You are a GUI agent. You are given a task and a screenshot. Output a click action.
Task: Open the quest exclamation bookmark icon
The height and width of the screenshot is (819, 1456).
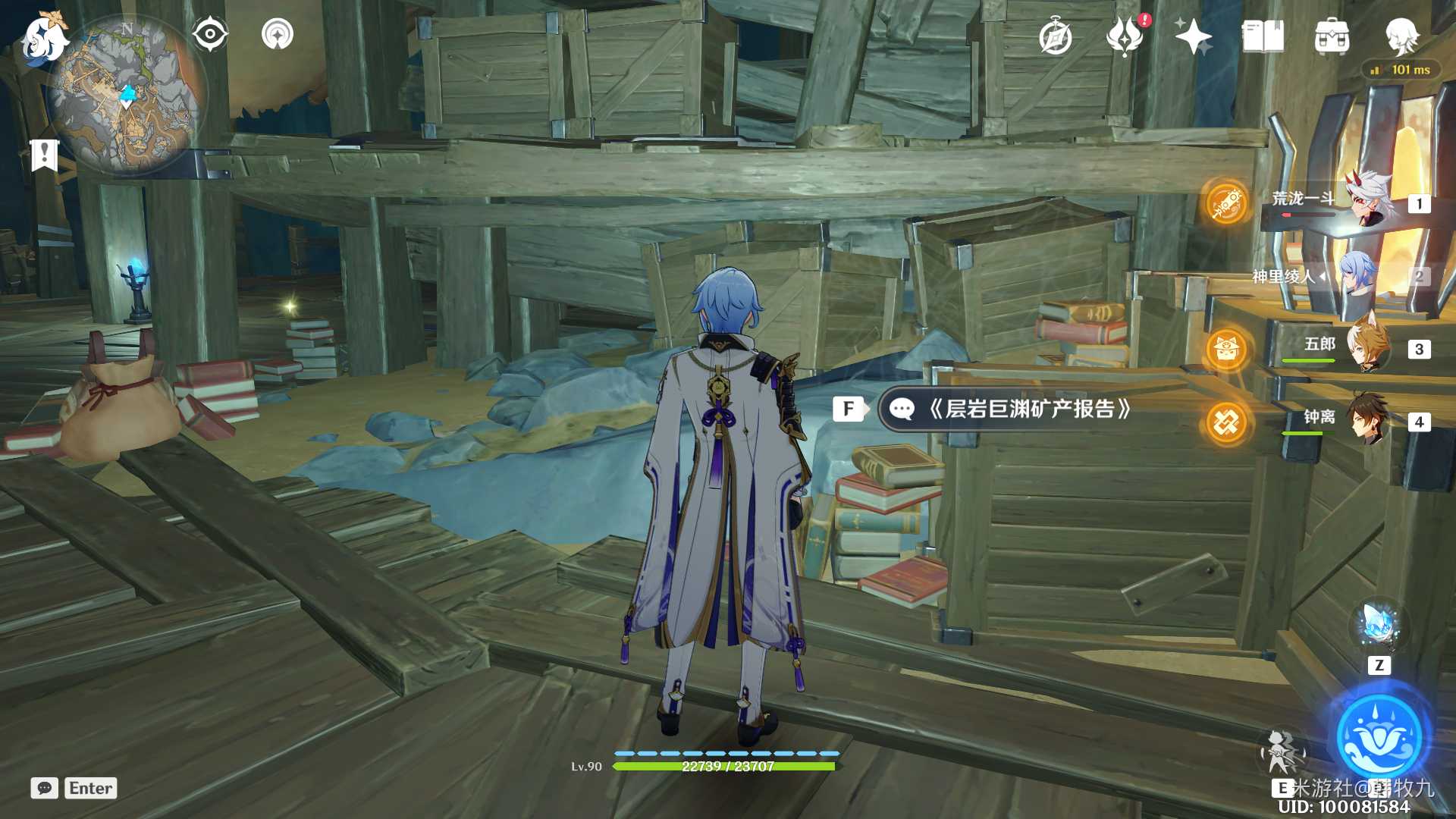point(44,155)
